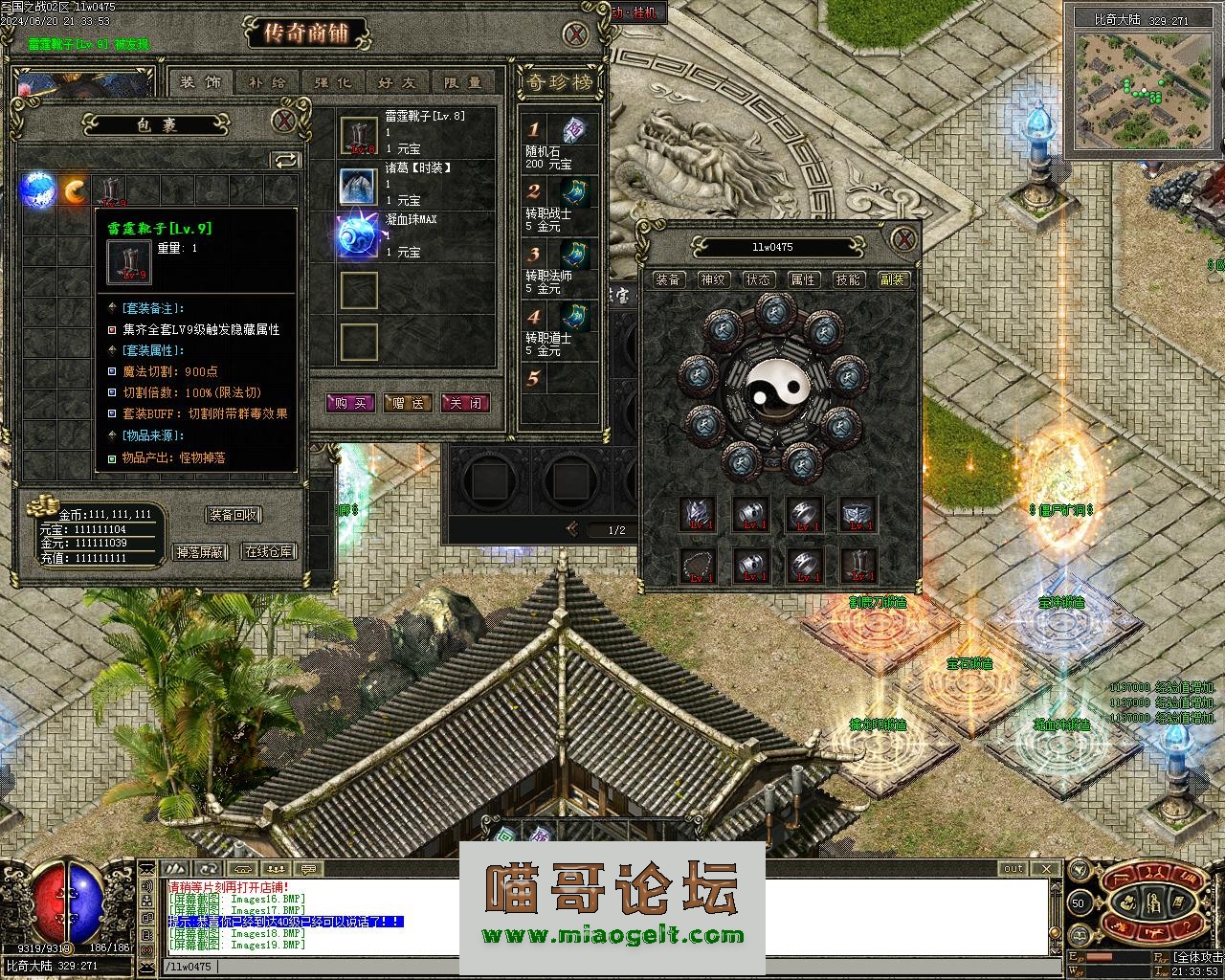Viewport: 1225px width, 980px height.
Task: Open the 属性 character tab
Action: [x=802, y=279]
